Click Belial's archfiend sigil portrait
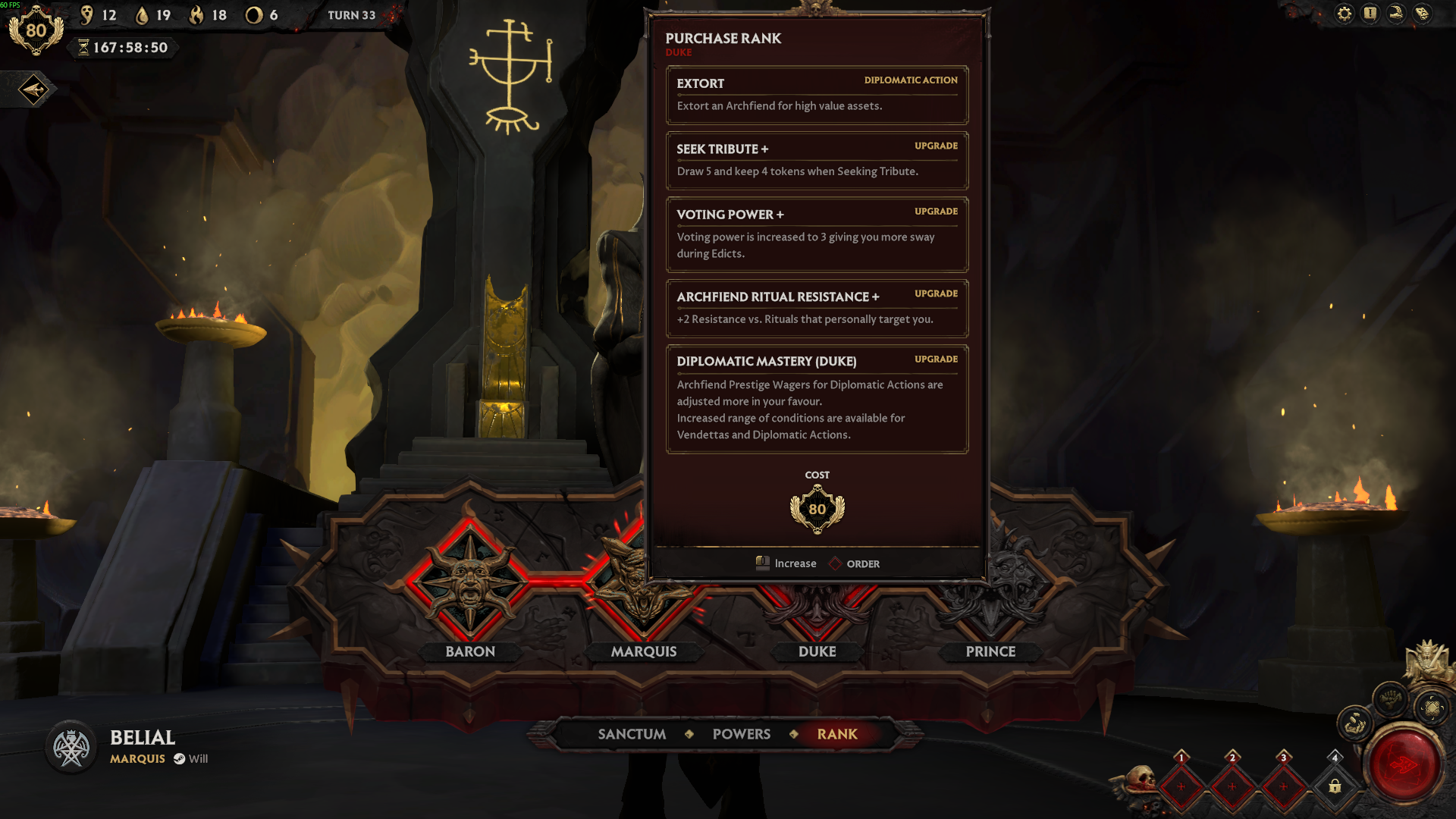The height and width of the screenshot is (819, 1456). [71, 748]
